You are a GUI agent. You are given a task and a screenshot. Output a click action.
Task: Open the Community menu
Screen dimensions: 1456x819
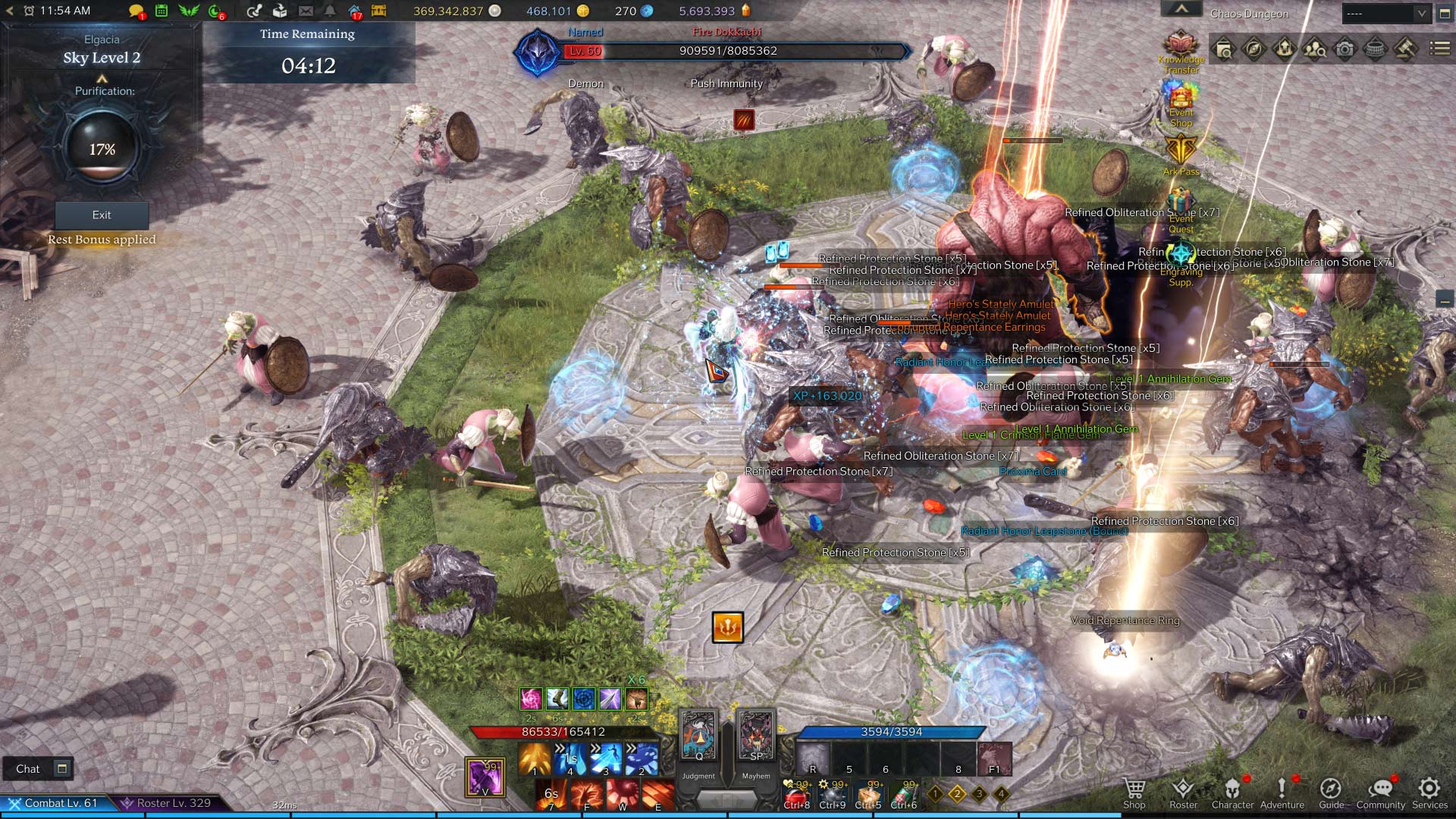[1380, 792]
